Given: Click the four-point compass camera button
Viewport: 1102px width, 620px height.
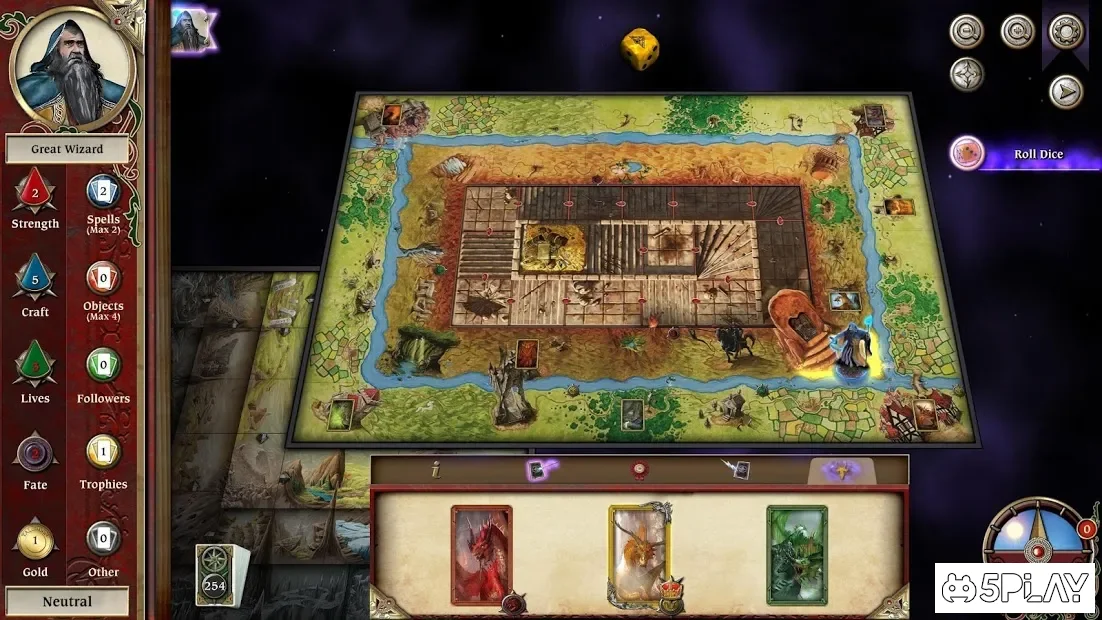Looking at the screenshot, I should click(967, 75).
